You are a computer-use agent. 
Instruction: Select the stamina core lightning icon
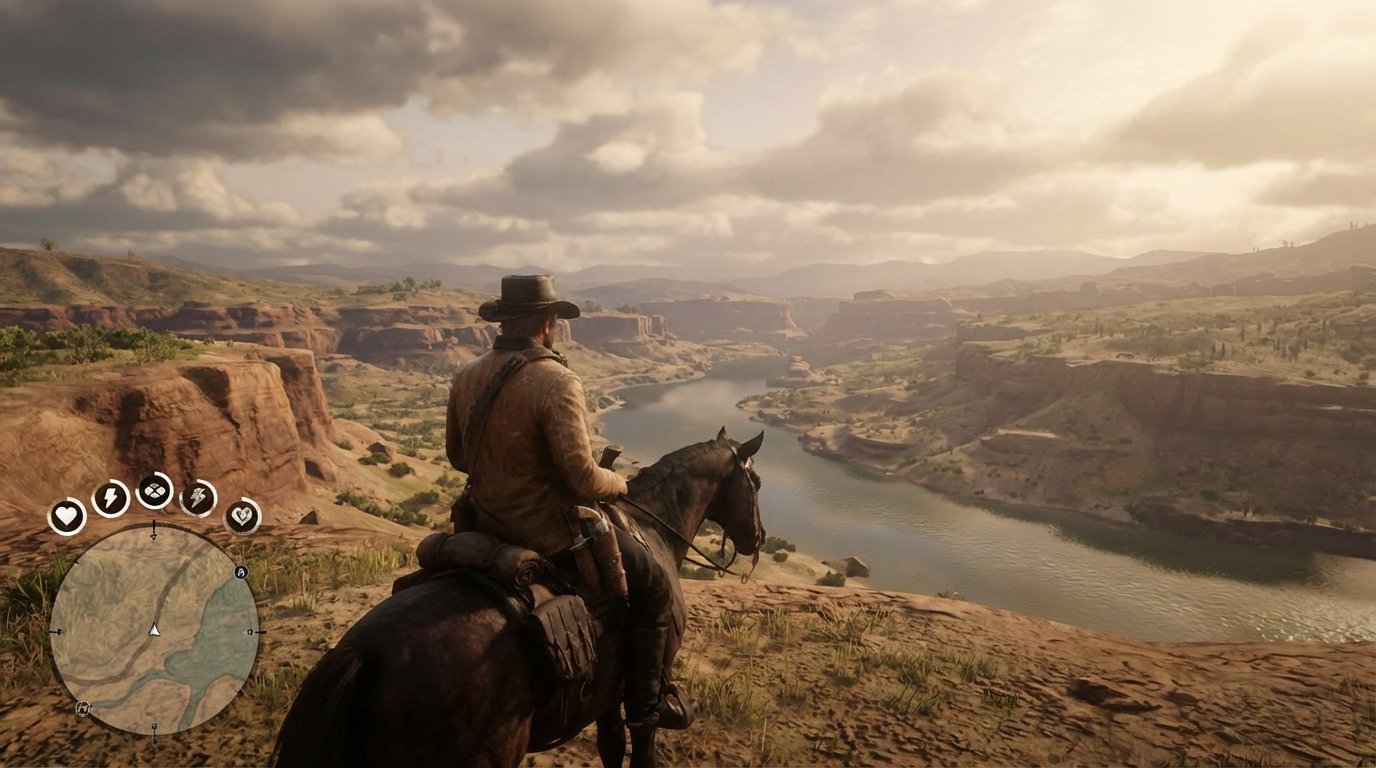click(109, 495)
